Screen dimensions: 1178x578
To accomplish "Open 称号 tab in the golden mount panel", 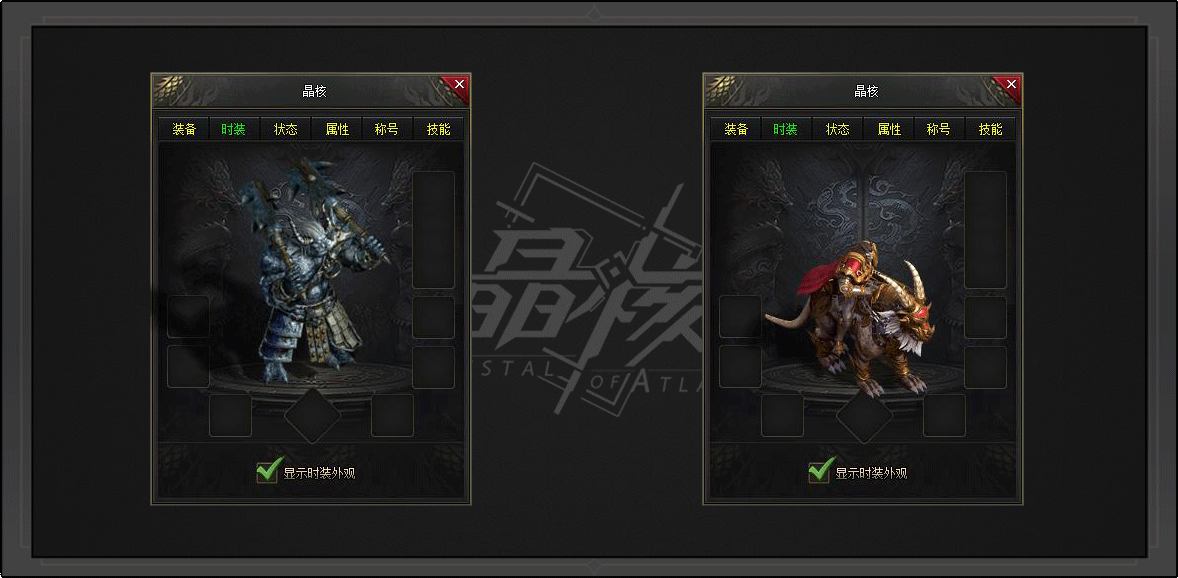I will (938, 130).
